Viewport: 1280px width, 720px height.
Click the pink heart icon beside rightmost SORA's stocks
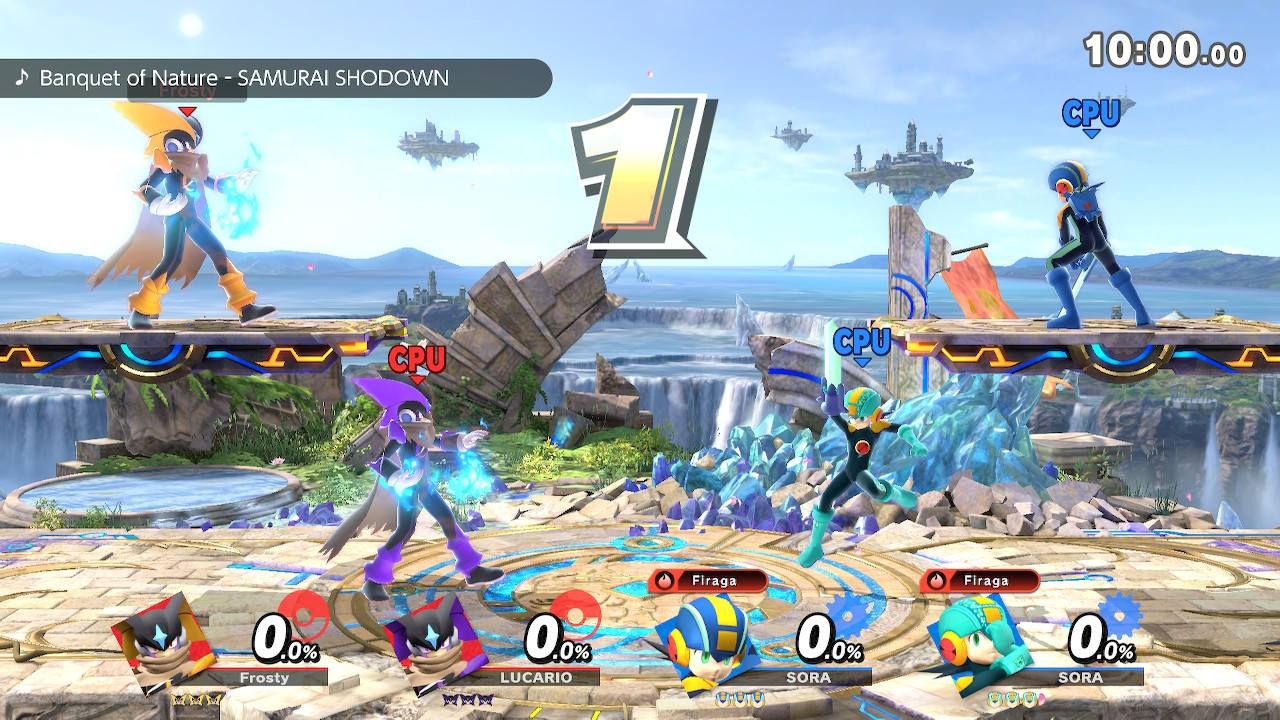click(1041, 696)
